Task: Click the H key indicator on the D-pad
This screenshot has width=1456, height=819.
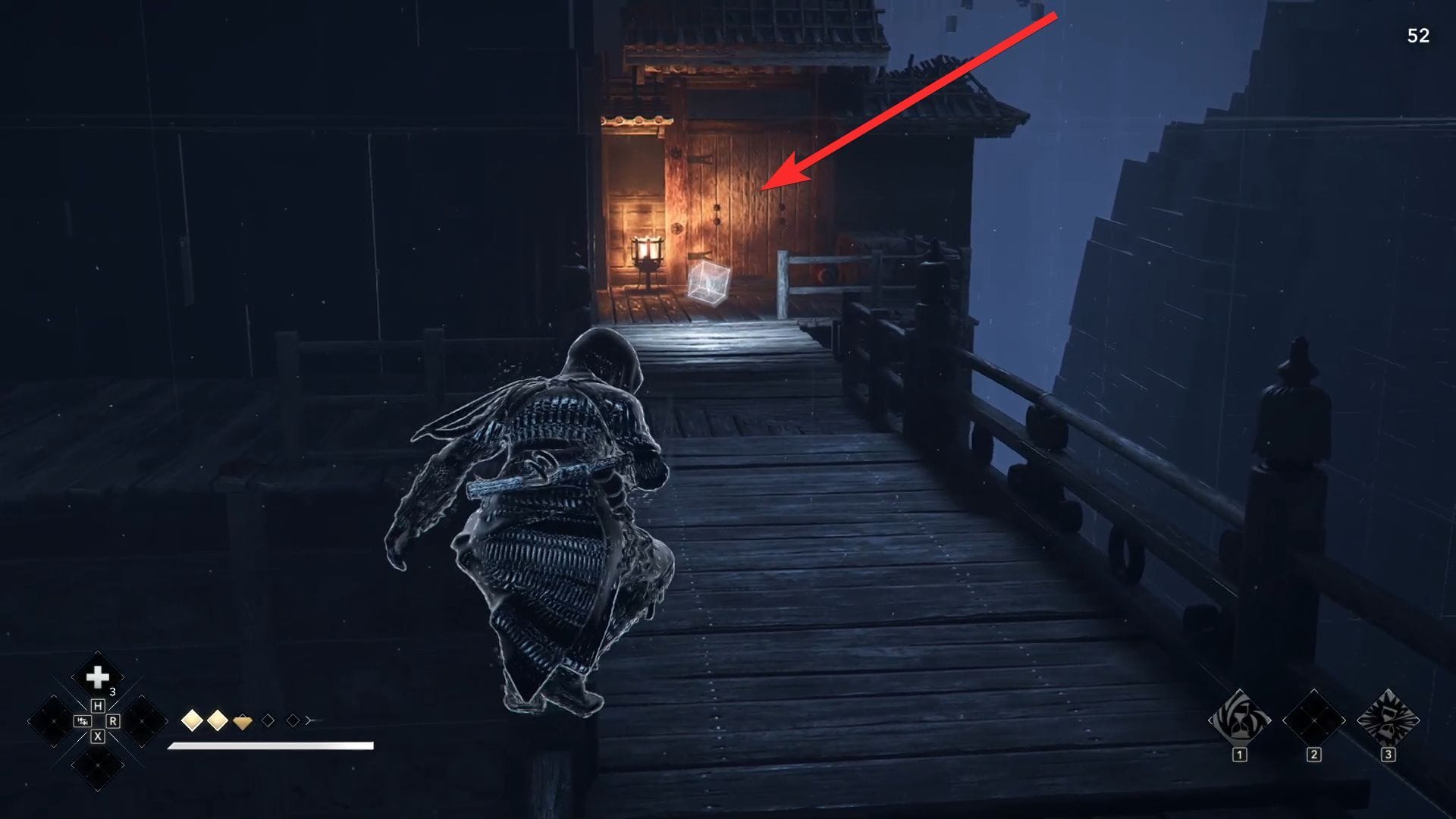Action: [x=99, y=705]
